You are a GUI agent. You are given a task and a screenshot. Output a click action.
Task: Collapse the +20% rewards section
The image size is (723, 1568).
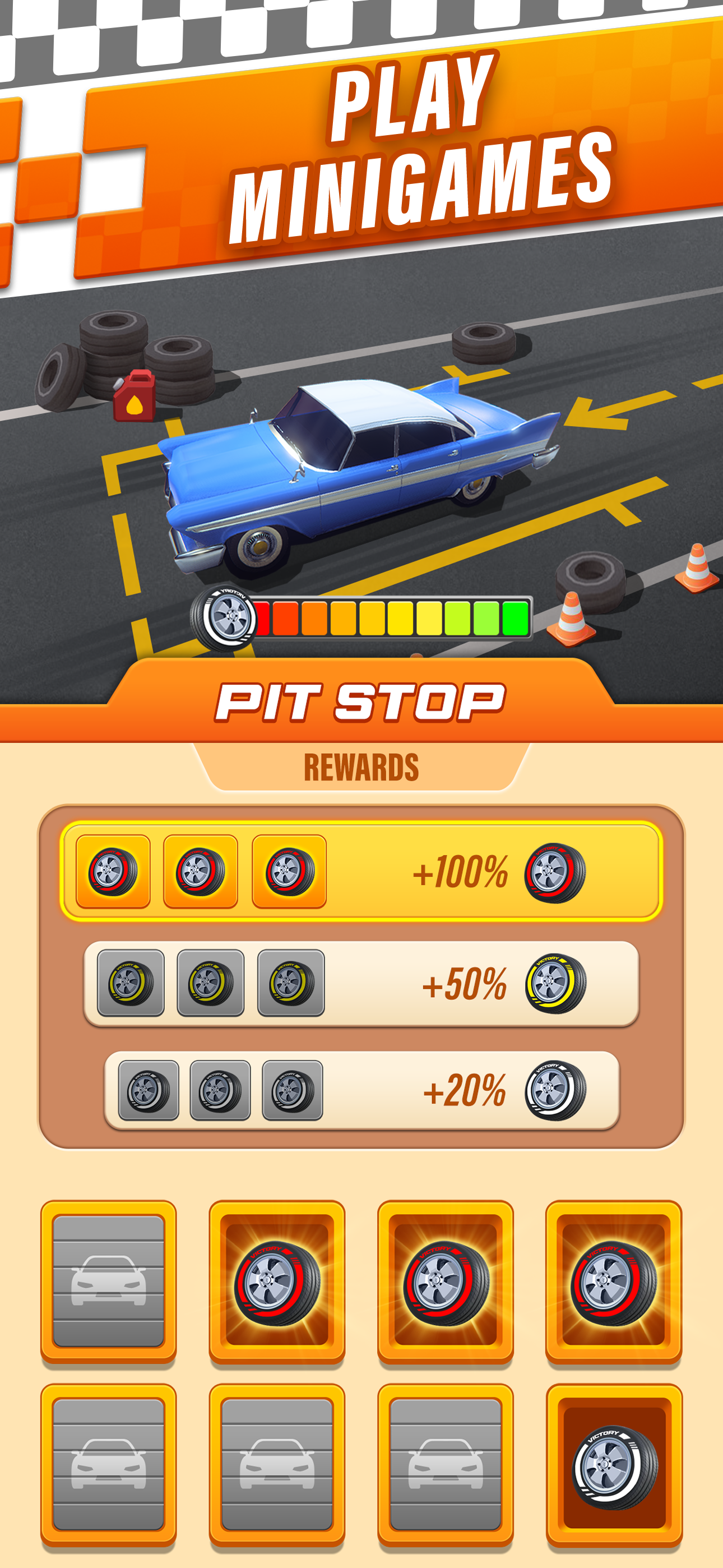[361, 1092]
